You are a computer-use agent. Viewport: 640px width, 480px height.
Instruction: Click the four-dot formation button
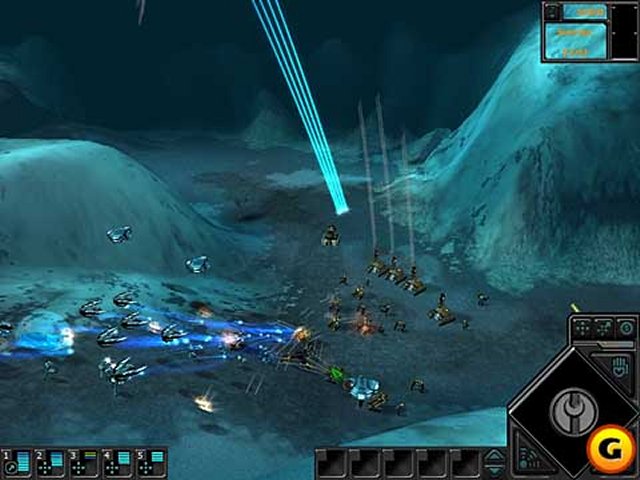click(x=582, y=327)
